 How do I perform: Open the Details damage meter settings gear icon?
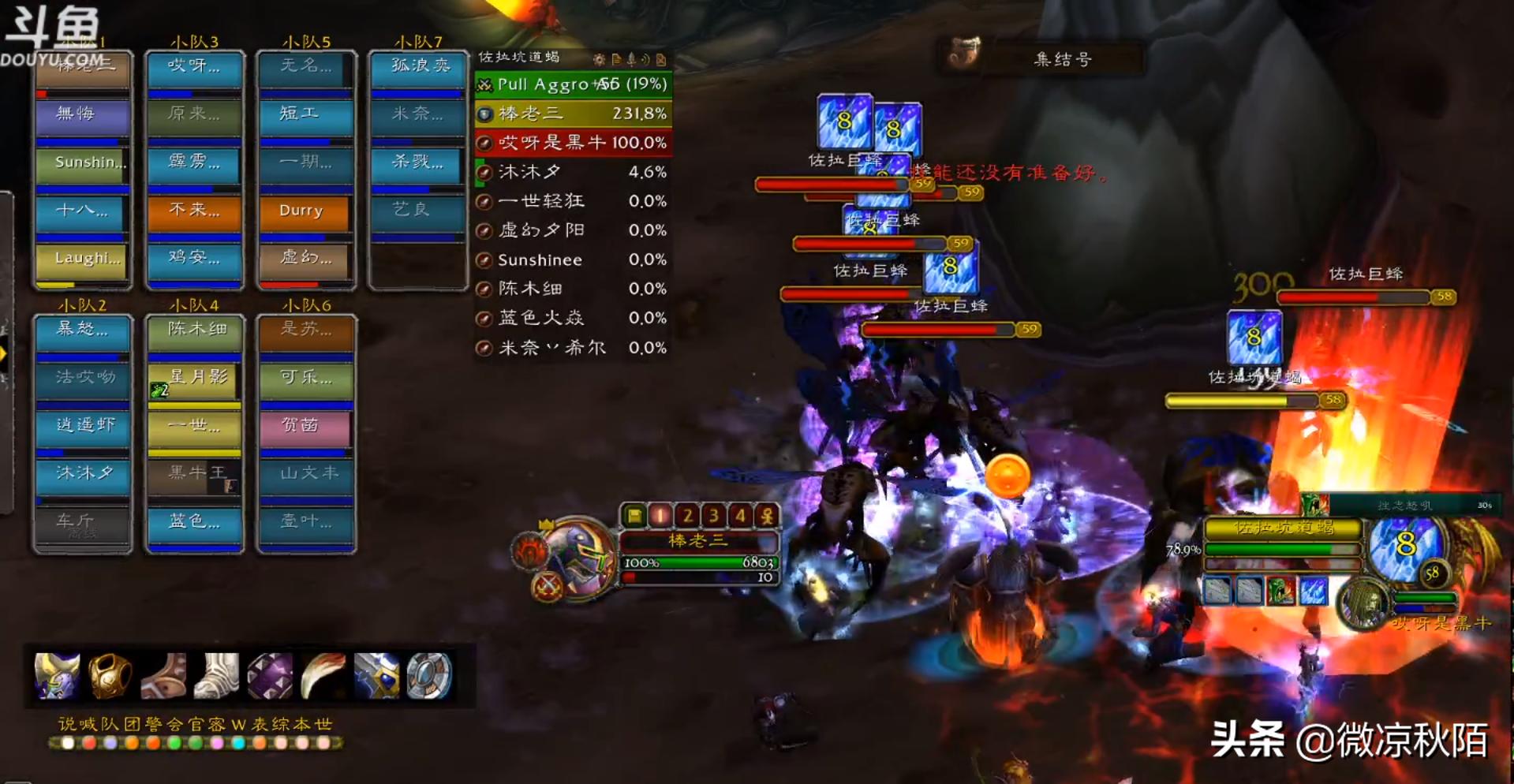(x=599, y=58)
